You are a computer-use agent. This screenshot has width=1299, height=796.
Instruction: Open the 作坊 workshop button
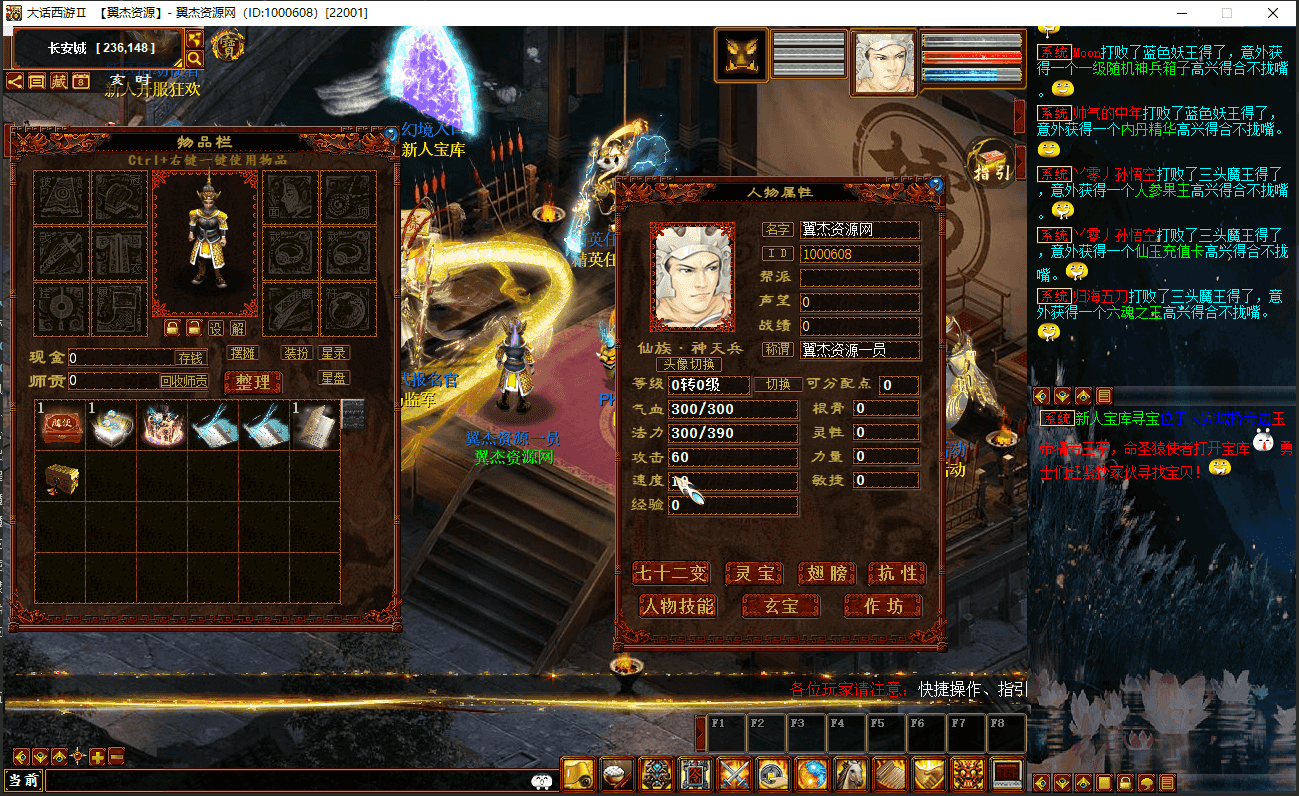(x=882, y=605)
